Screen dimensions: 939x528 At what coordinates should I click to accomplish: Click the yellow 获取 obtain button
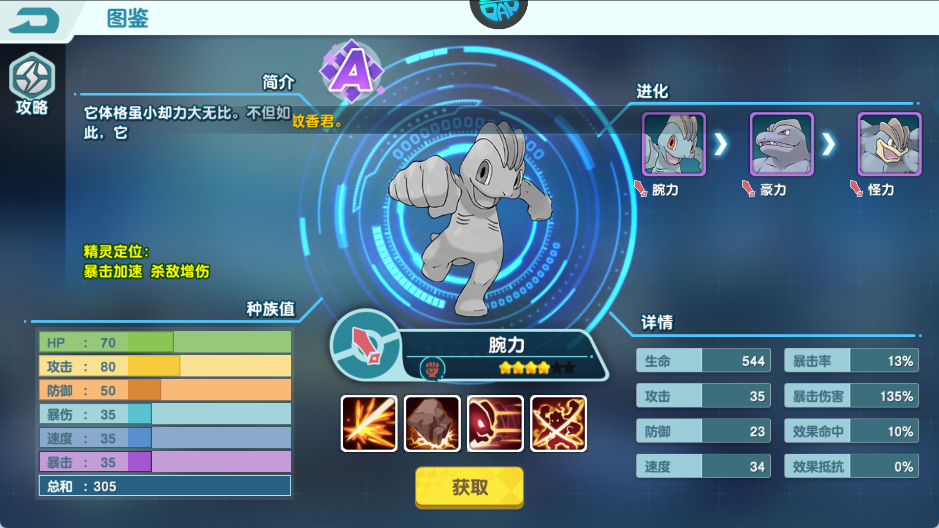click(469, 487)
